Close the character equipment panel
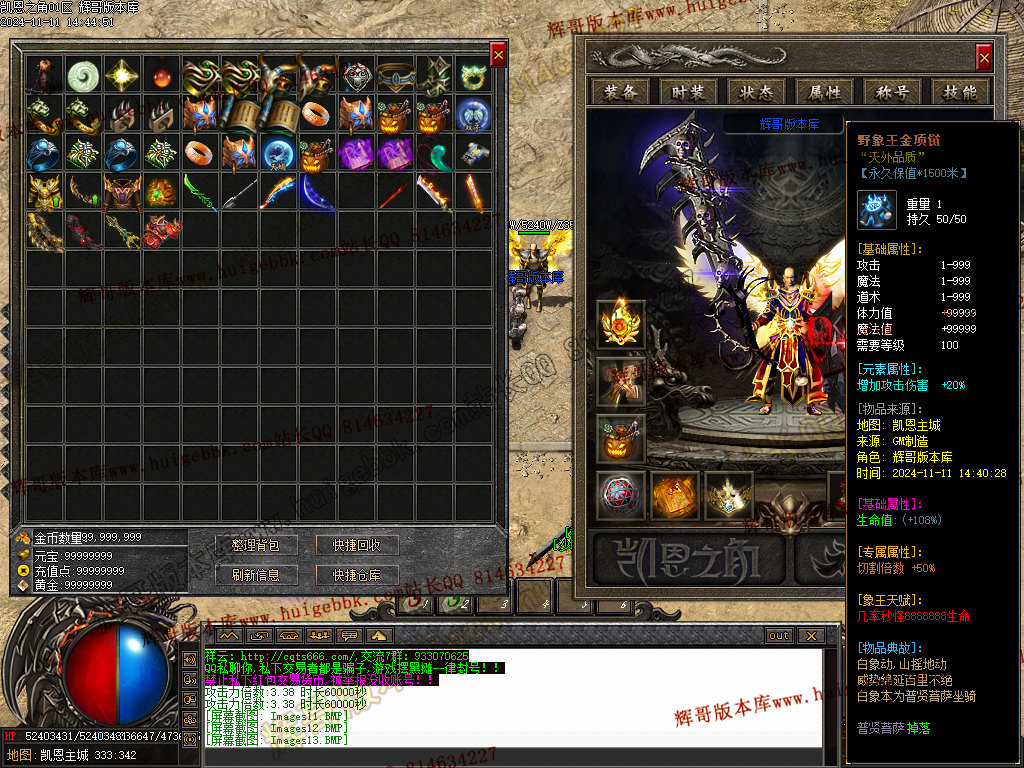 click(984, 56)
